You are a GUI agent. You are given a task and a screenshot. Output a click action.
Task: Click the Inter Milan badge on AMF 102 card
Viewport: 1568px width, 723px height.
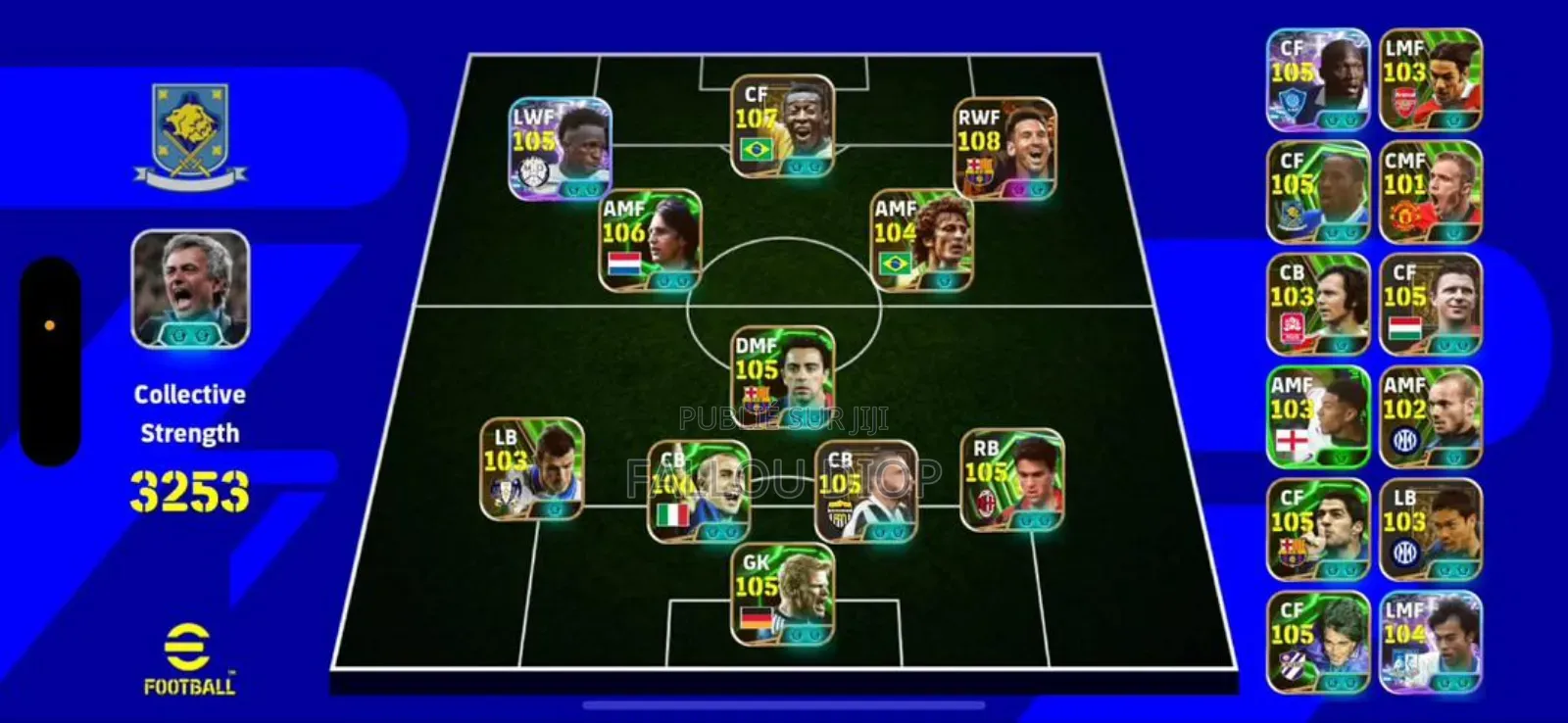tap(1403, 438)
